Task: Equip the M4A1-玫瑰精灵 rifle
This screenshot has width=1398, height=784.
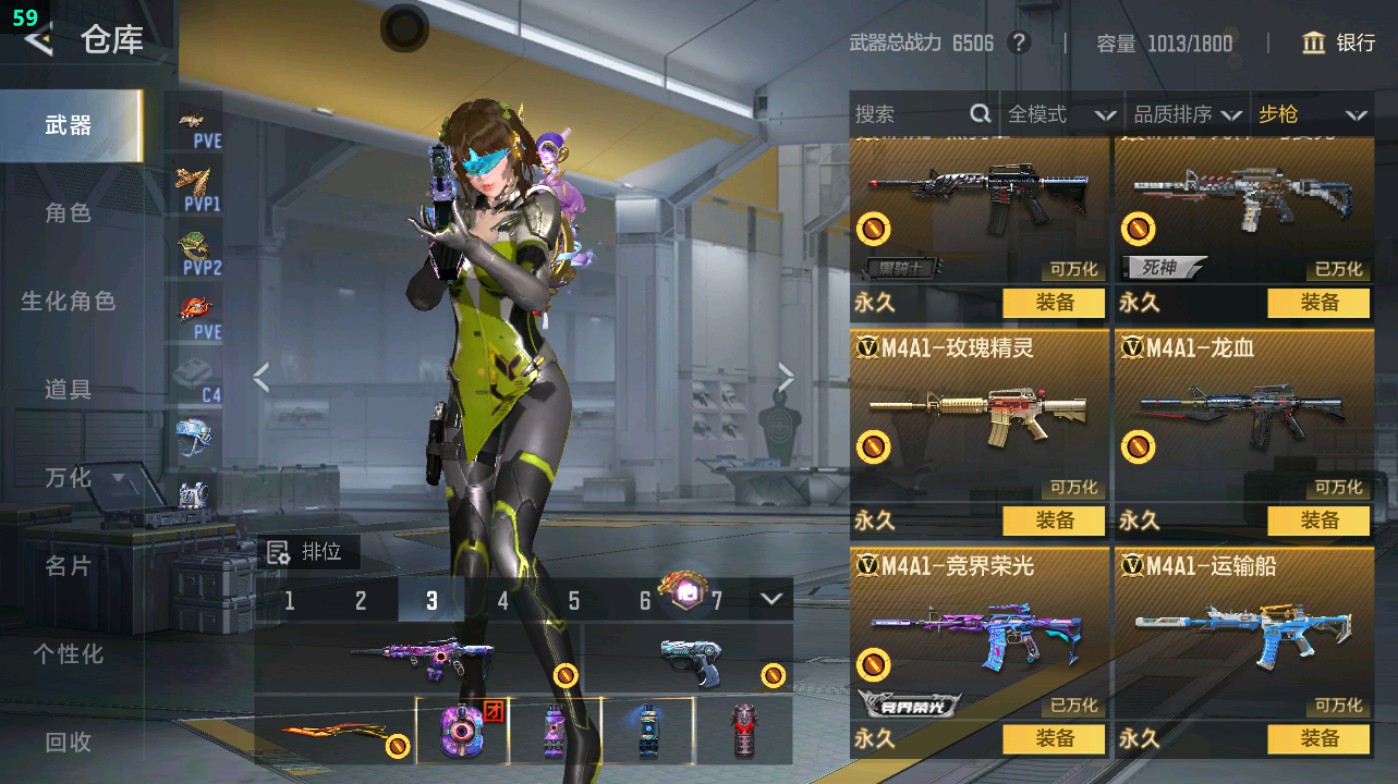Action: [x=1054, y=521]
